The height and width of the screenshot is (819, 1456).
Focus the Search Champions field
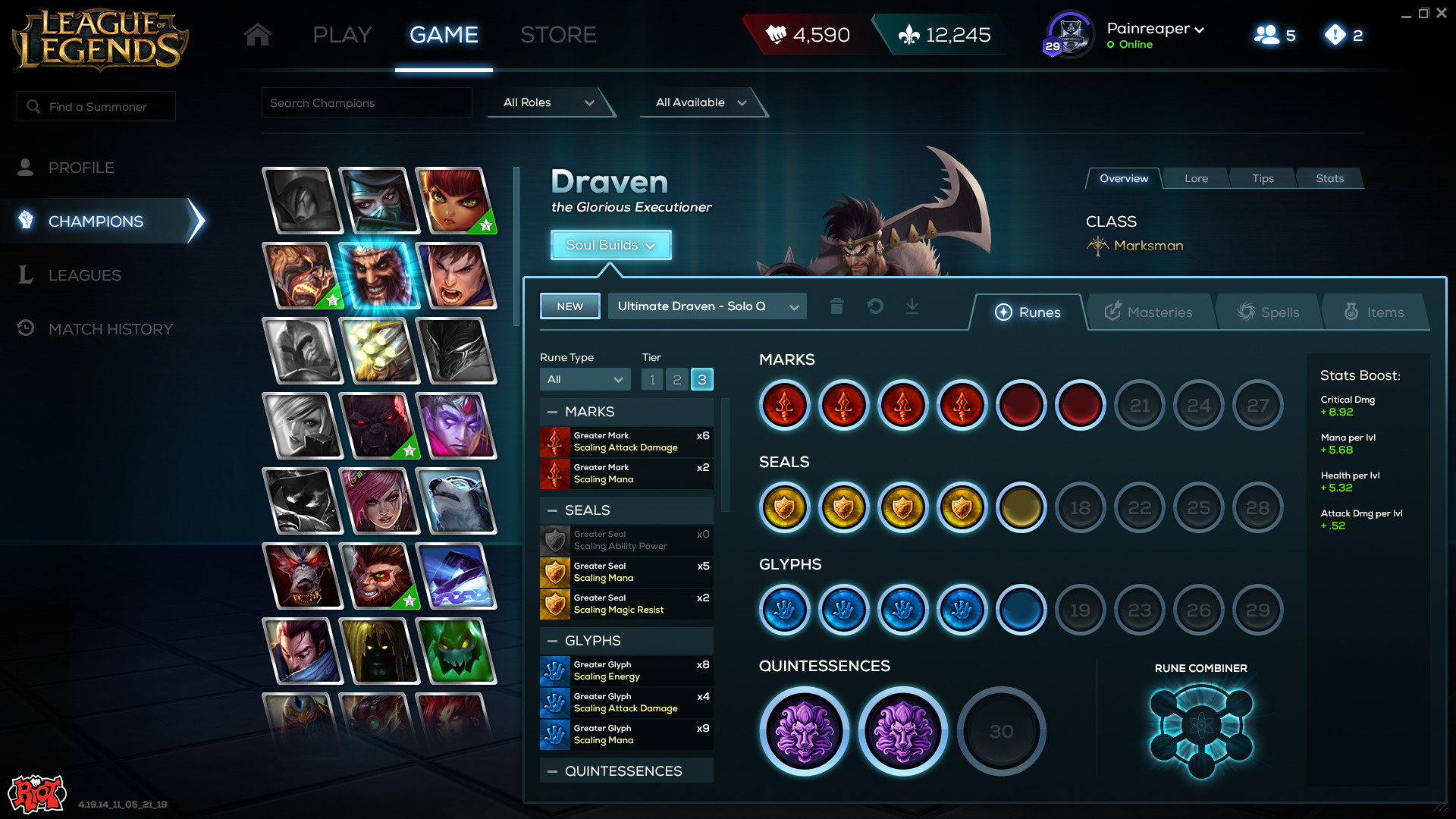366,103
